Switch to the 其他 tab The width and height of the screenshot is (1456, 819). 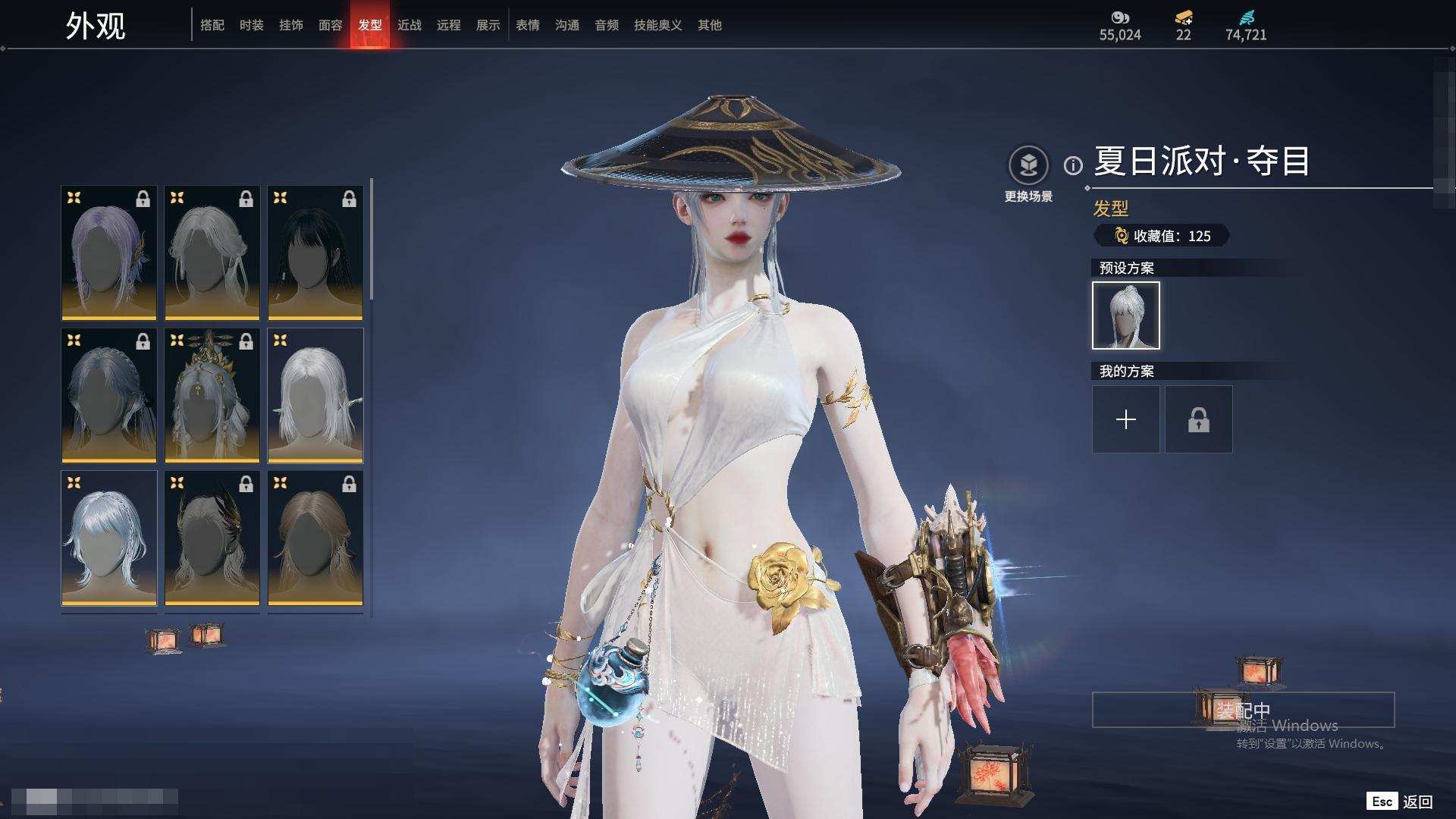710,25
